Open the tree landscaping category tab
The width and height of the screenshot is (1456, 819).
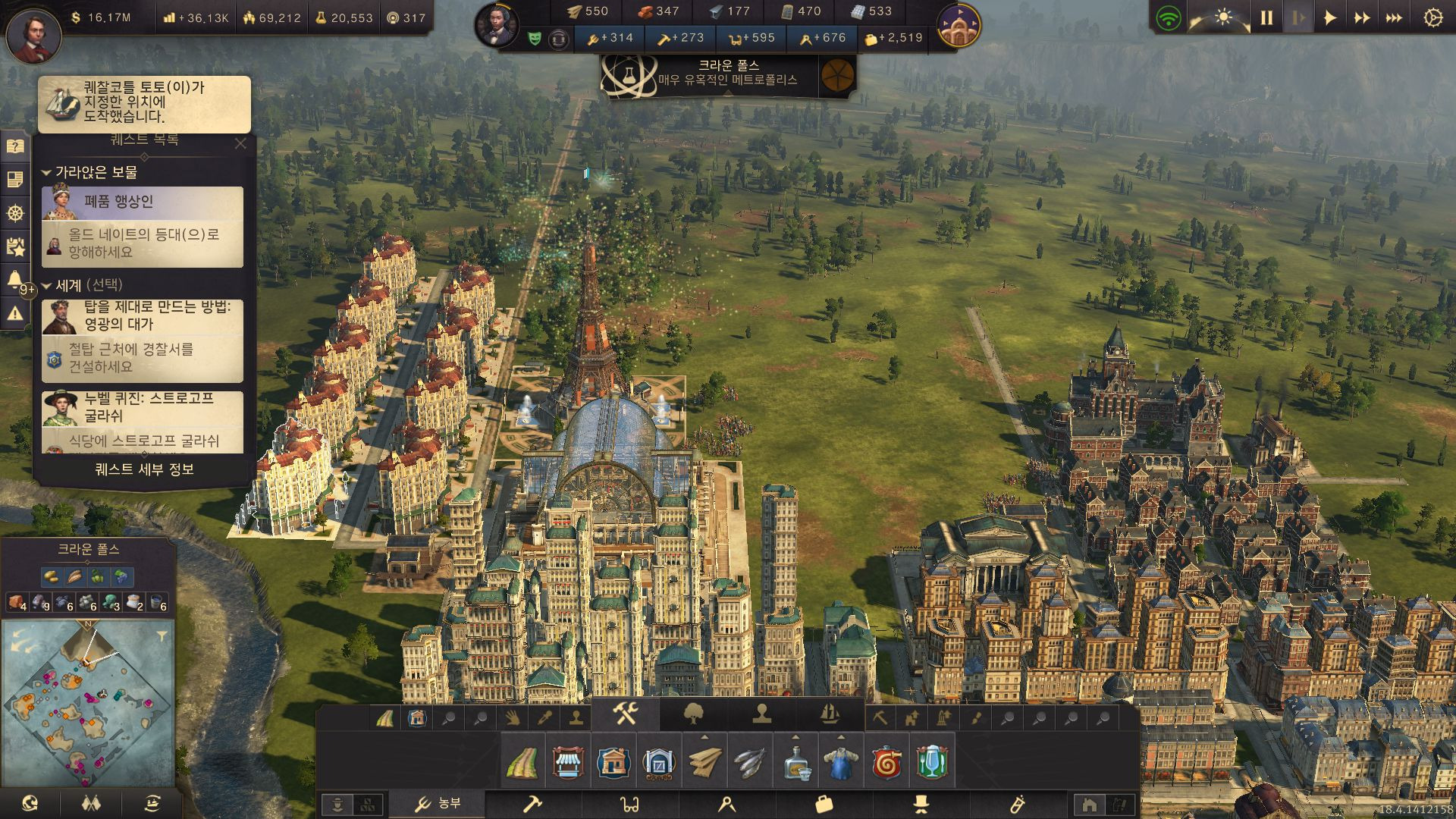pos(693,714)
